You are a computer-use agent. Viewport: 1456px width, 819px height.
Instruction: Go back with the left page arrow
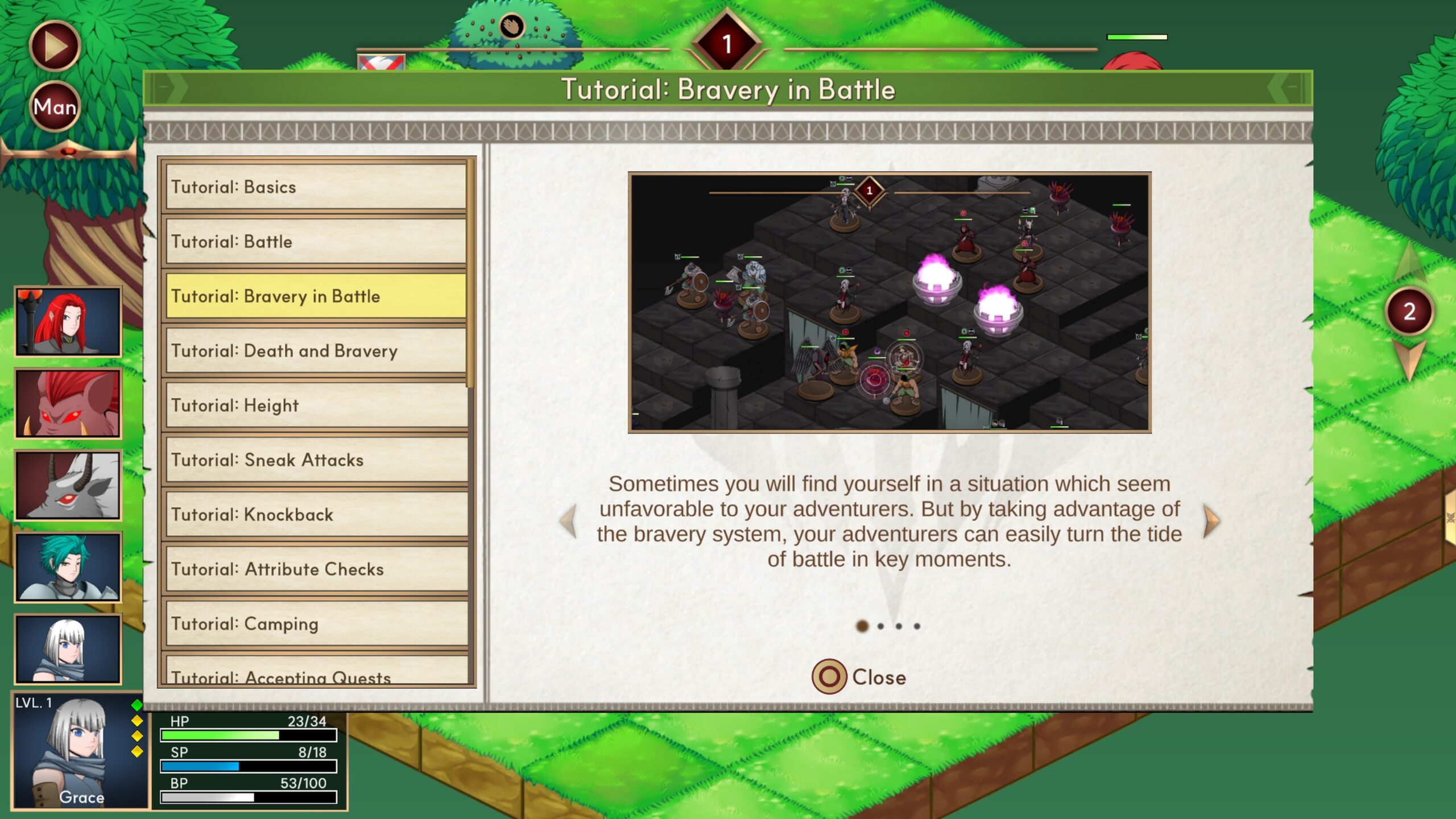pyautogui.click(x=568, y=521)
